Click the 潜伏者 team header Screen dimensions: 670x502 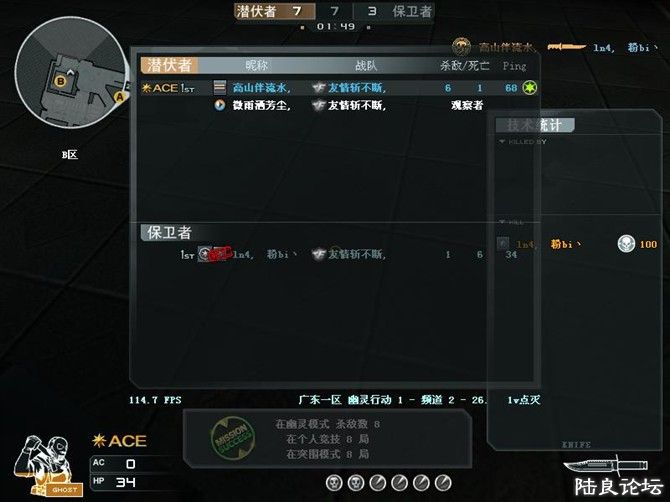(x=168, y=65)
